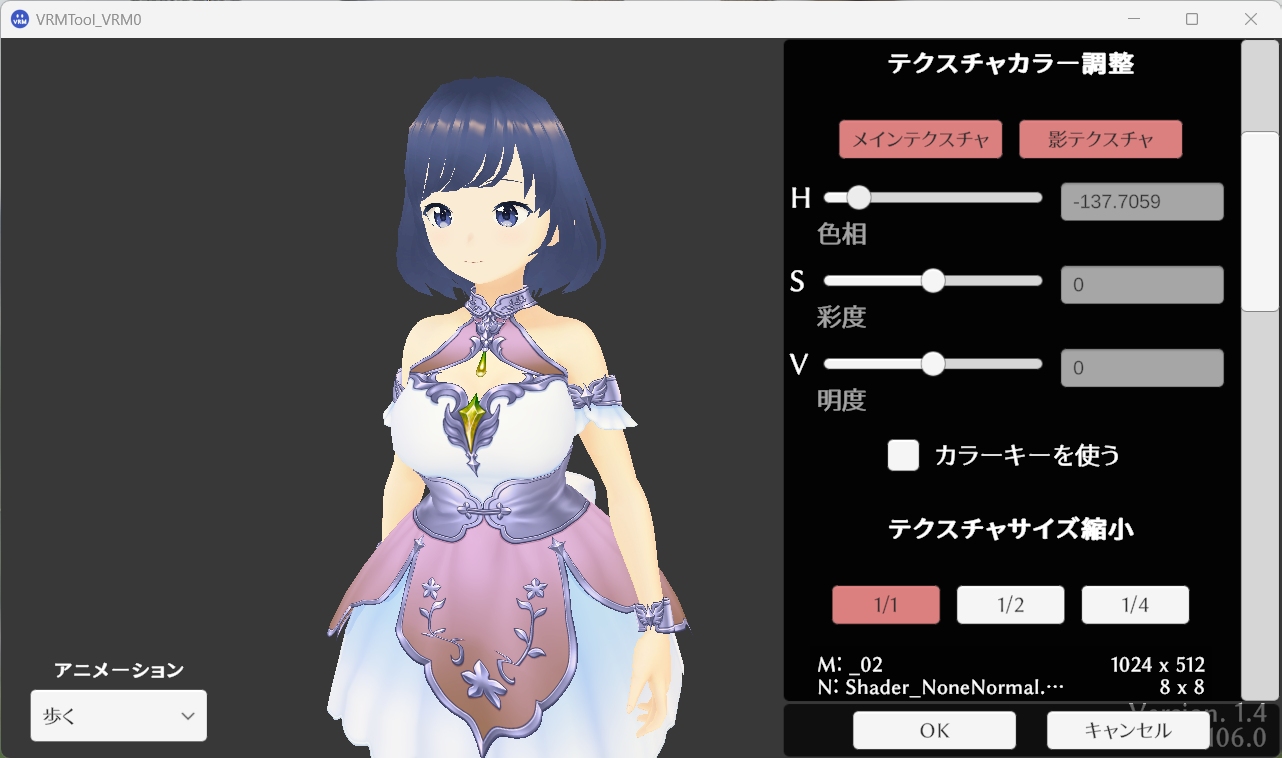Click the VRMTool app icon in the title bar
This screenshot has height=758, width=1282.
(x=18, y=18)
